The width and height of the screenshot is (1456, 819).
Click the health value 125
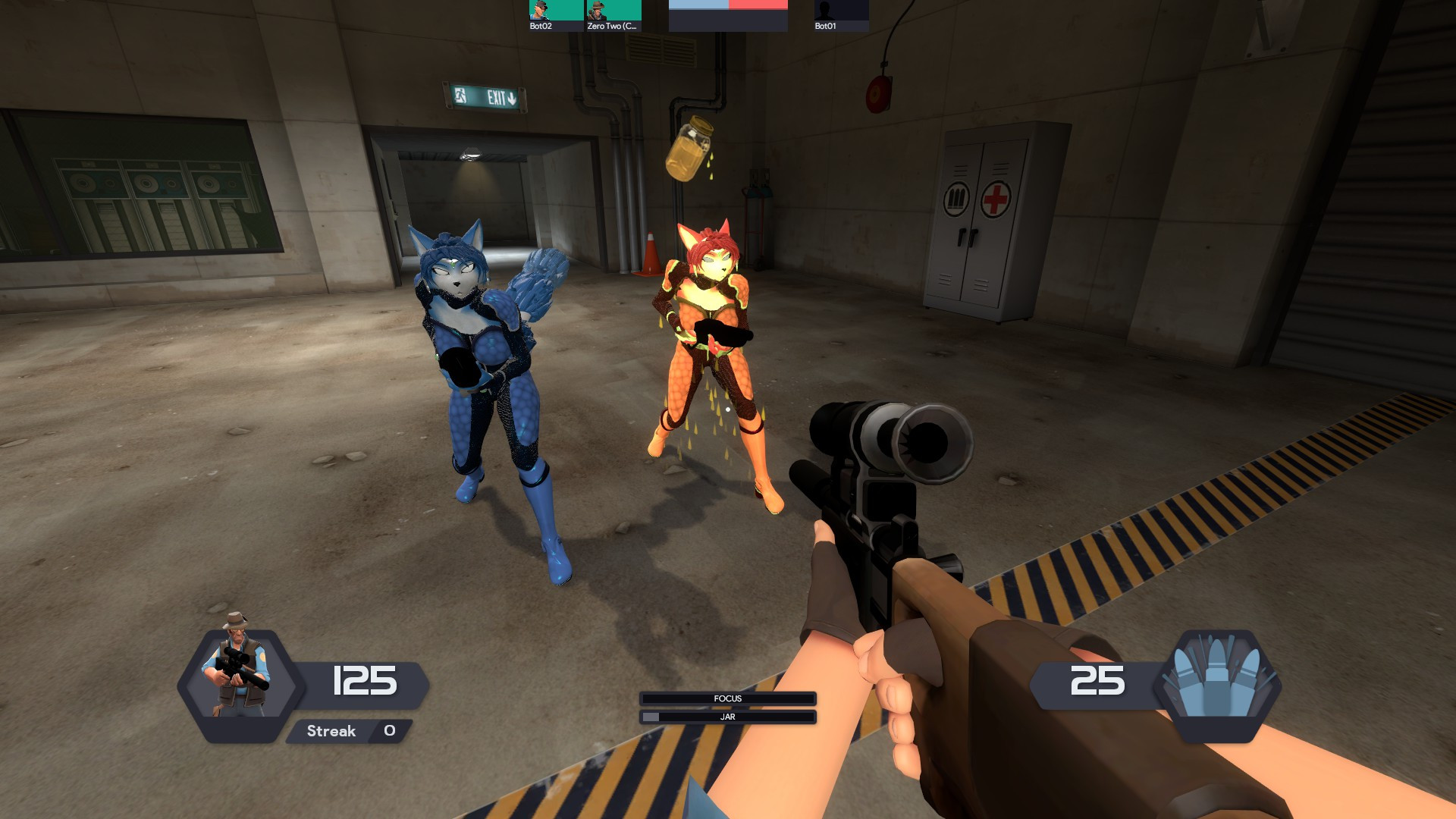pos(365,681)
